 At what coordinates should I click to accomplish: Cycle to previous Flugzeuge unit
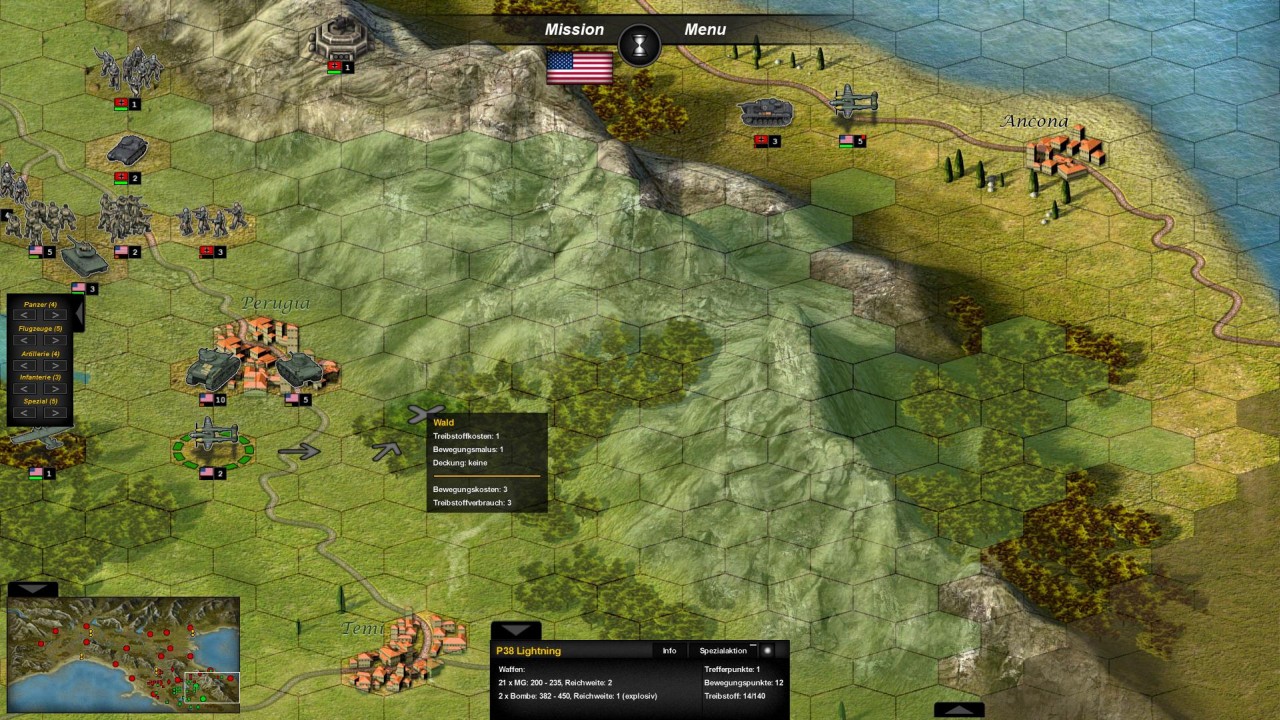(26, 341)
